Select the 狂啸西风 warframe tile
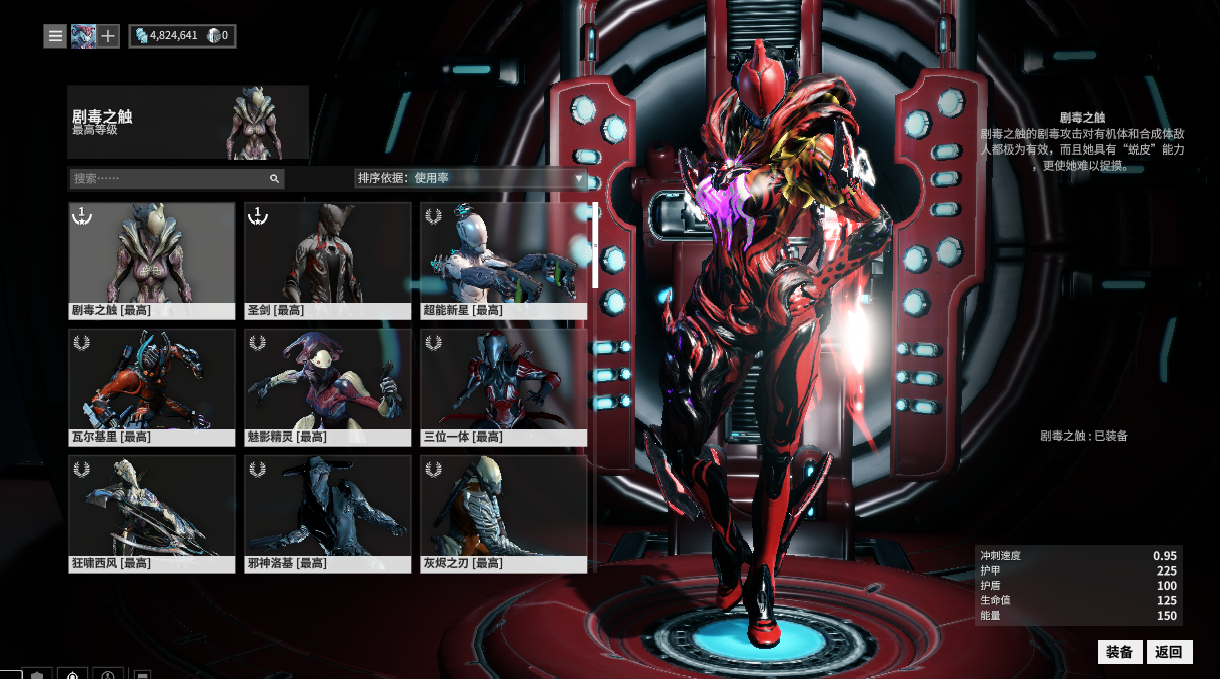1220x679 pixels. pos(152,513)
